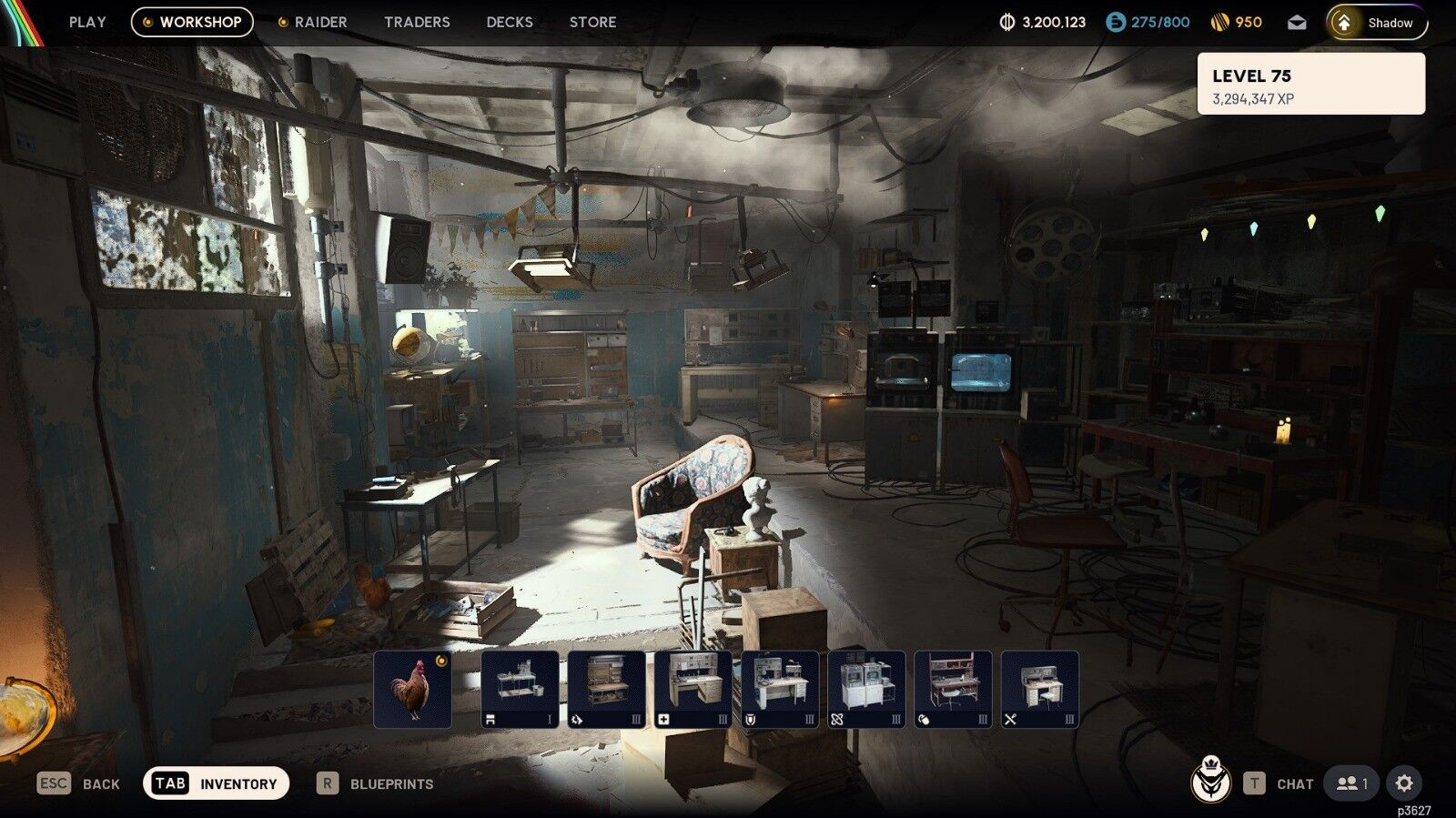Viewport: 1456px width, 818px height.
Task: Click the yellow badge on the chicken slot
Action: click(x=440, y=660)
